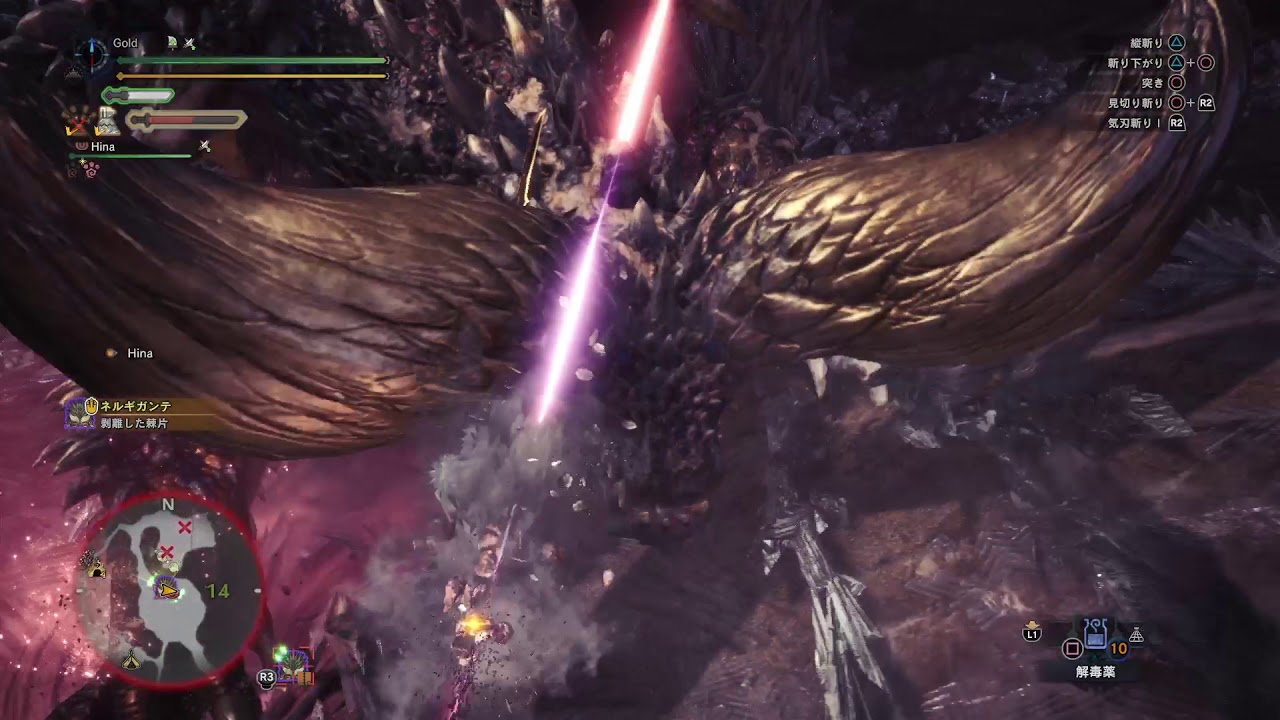Select the armor buff status icon
Screen dimensions: 1280x720
pos(107,122)
